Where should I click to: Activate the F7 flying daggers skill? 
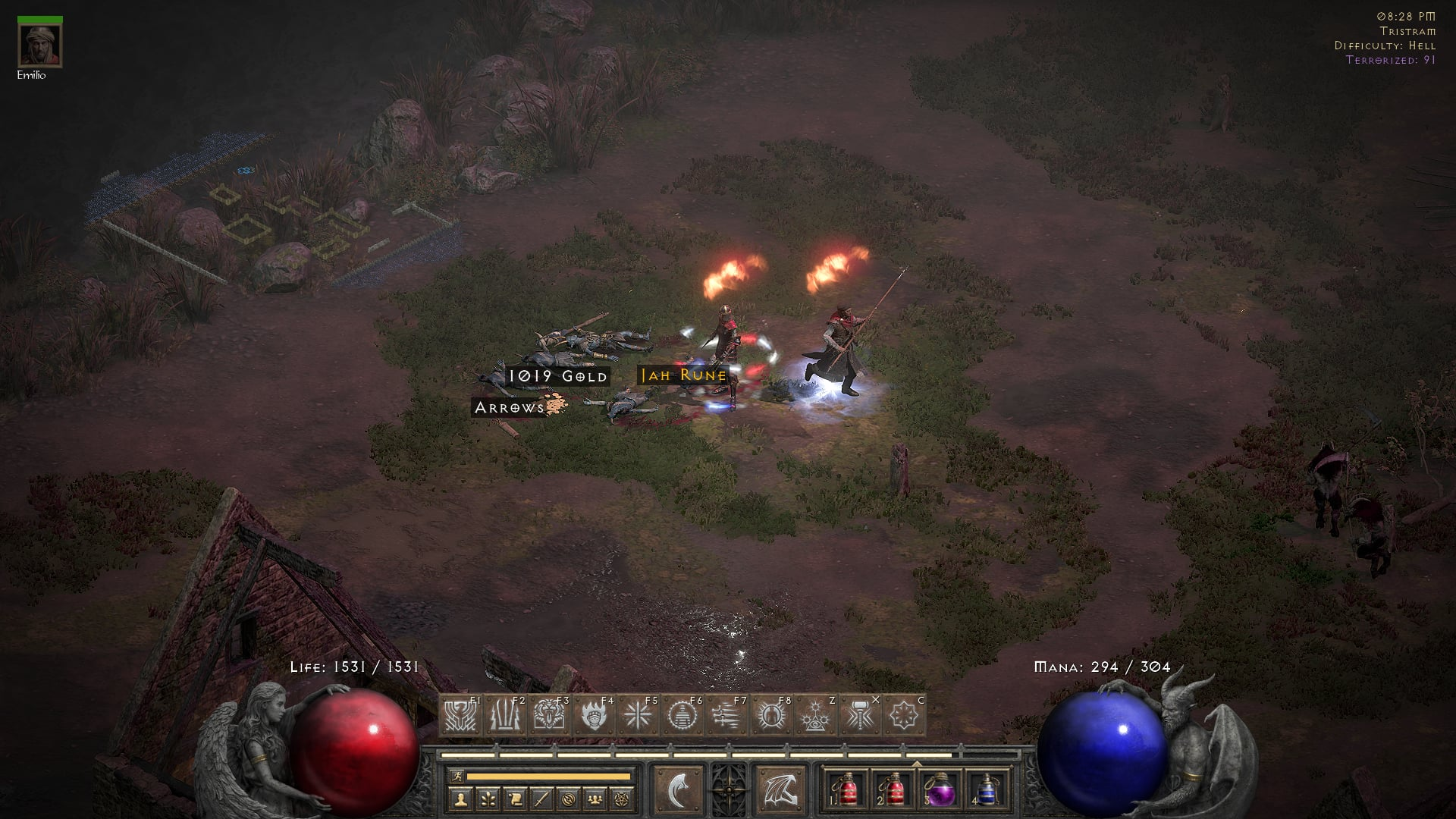pos(726,715)
